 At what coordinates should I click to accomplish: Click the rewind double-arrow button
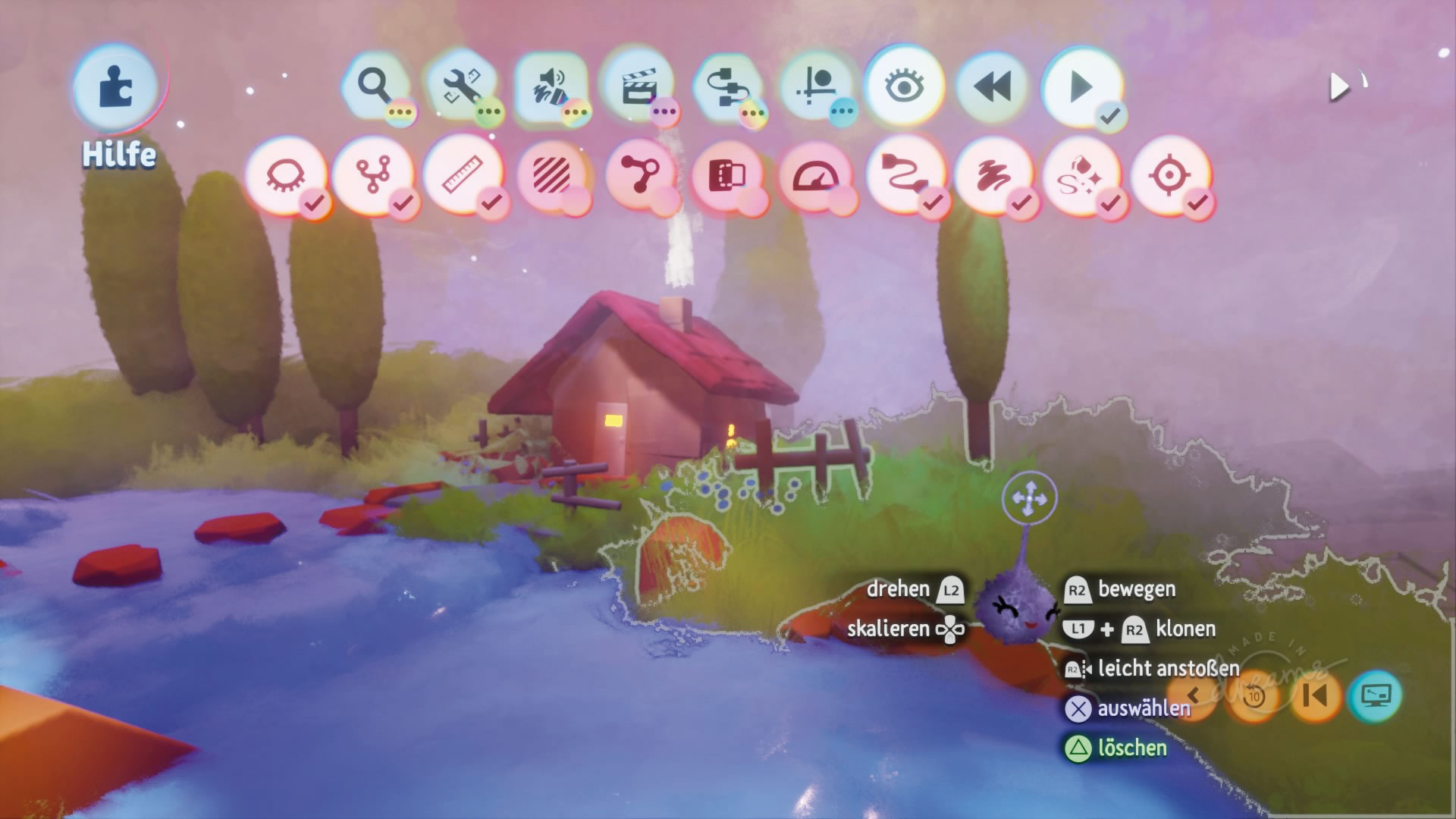coord(993,86)
